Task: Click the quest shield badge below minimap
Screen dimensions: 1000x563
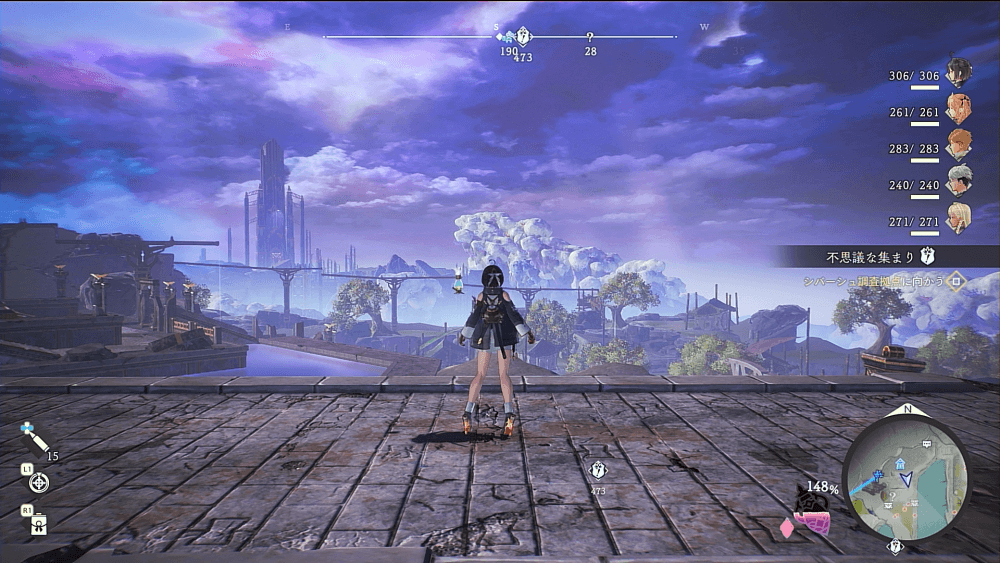Action: [x=895, y=547]
